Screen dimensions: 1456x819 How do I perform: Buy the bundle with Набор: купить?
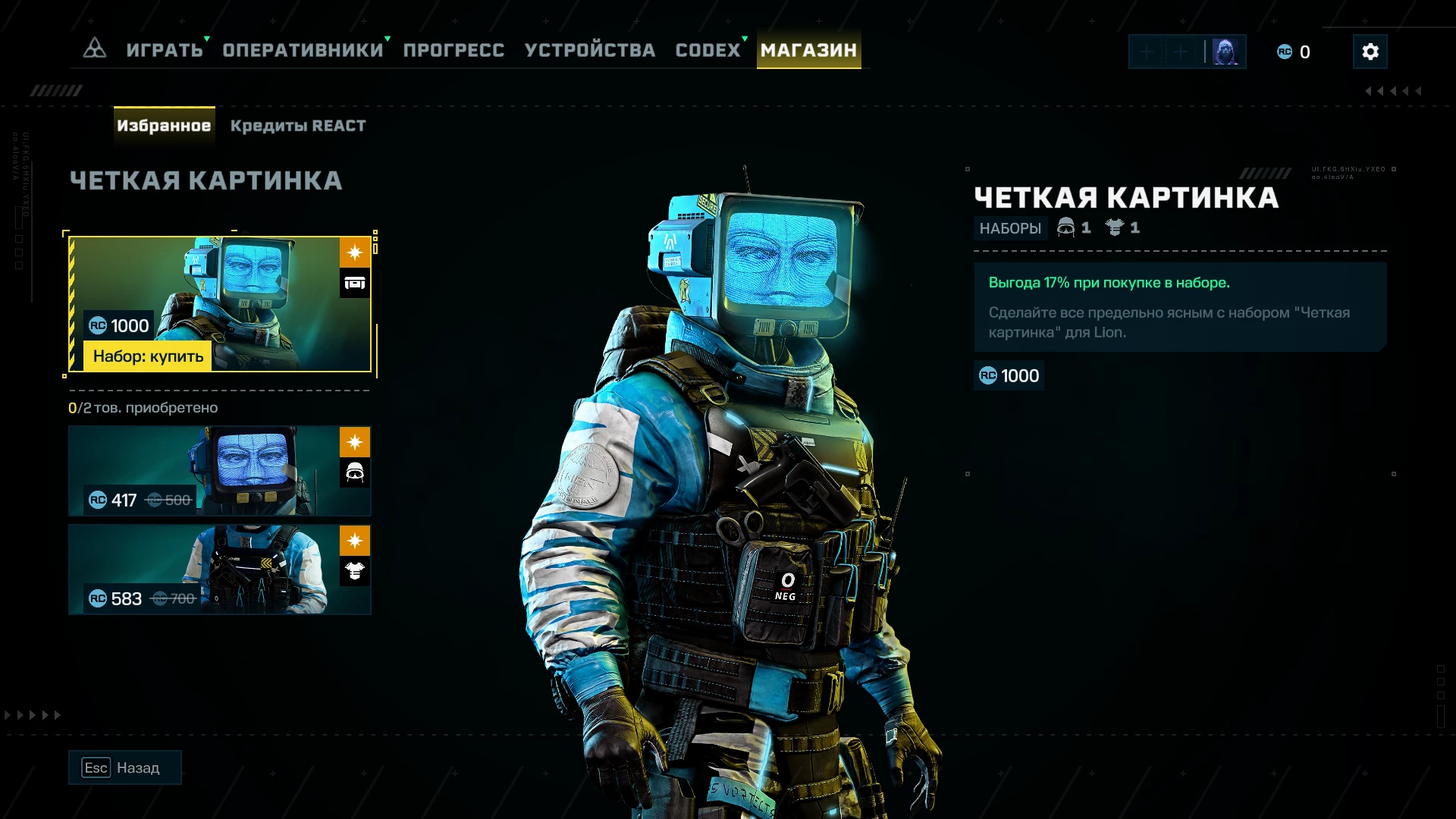coord(149,356)
